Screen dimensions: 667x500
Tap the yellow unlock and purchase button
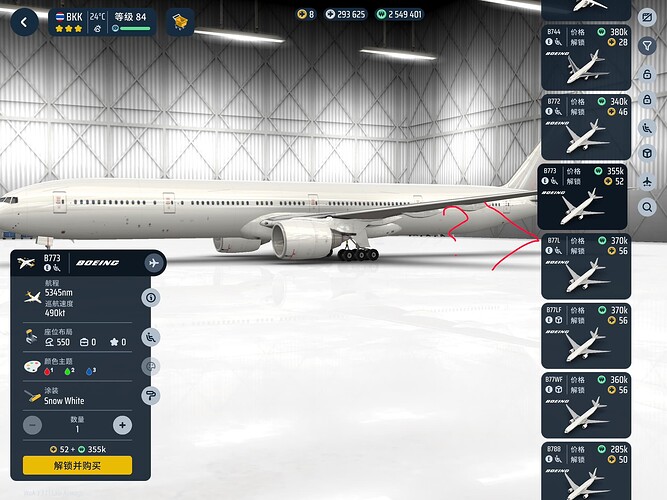point(77,465)
